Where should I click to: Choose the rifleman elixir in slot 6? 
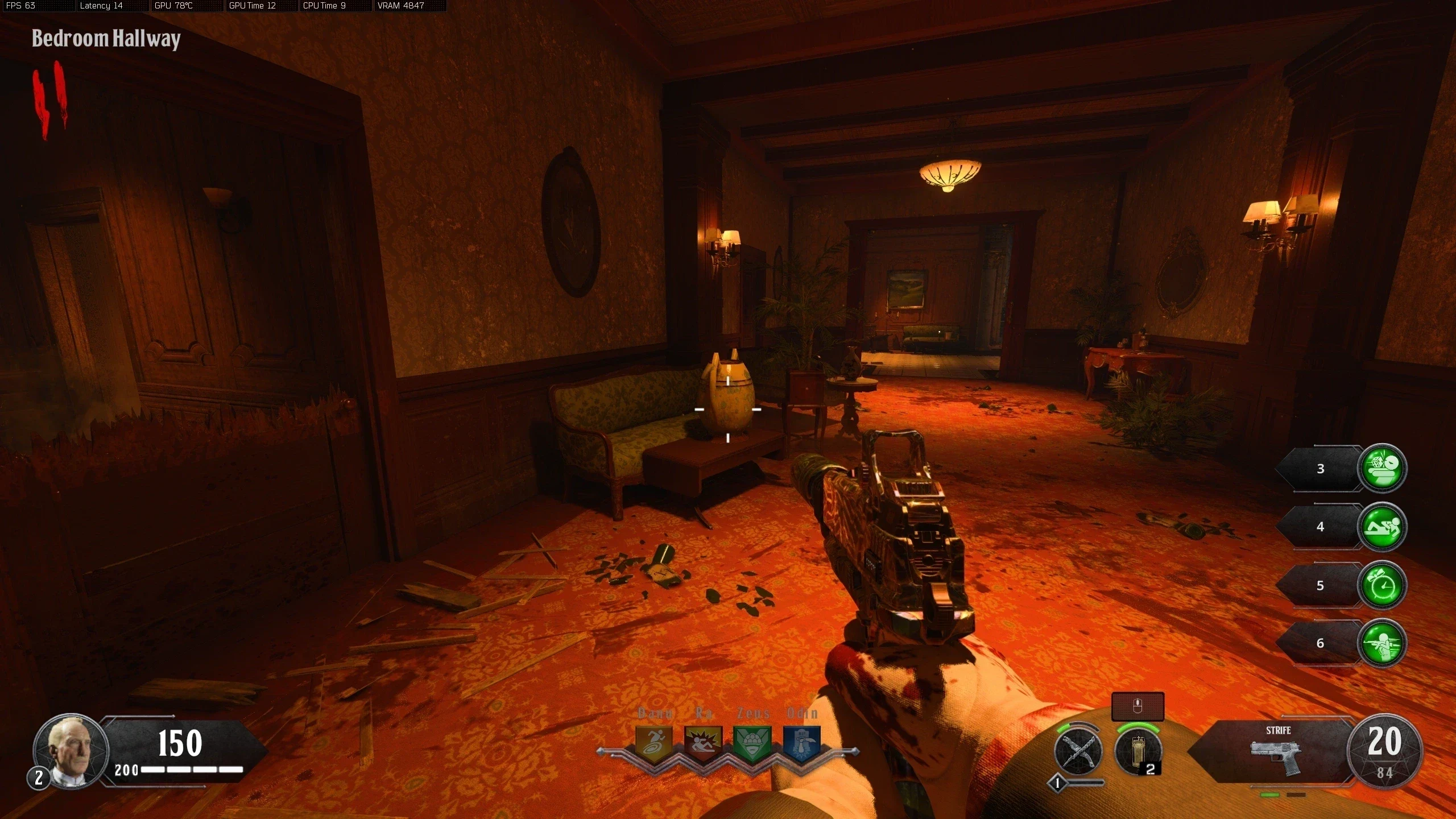[x=1381, y=643]
